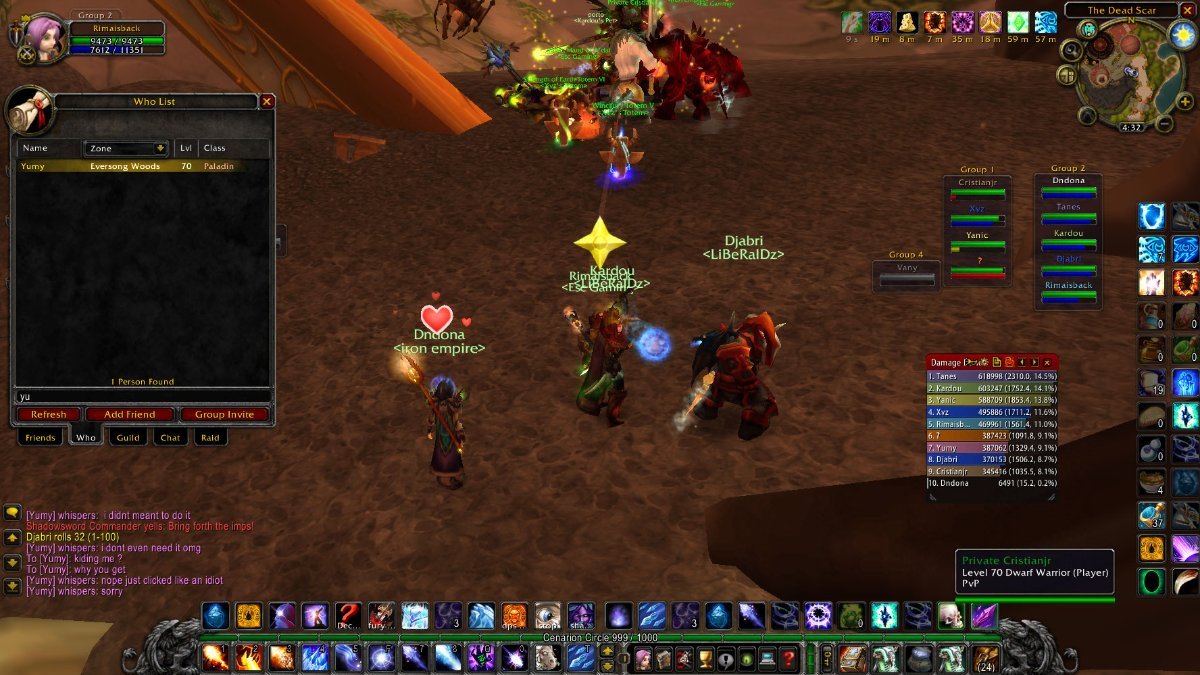1200x675 pixels.
Task: Show the Raid tab
Action: 210,438
